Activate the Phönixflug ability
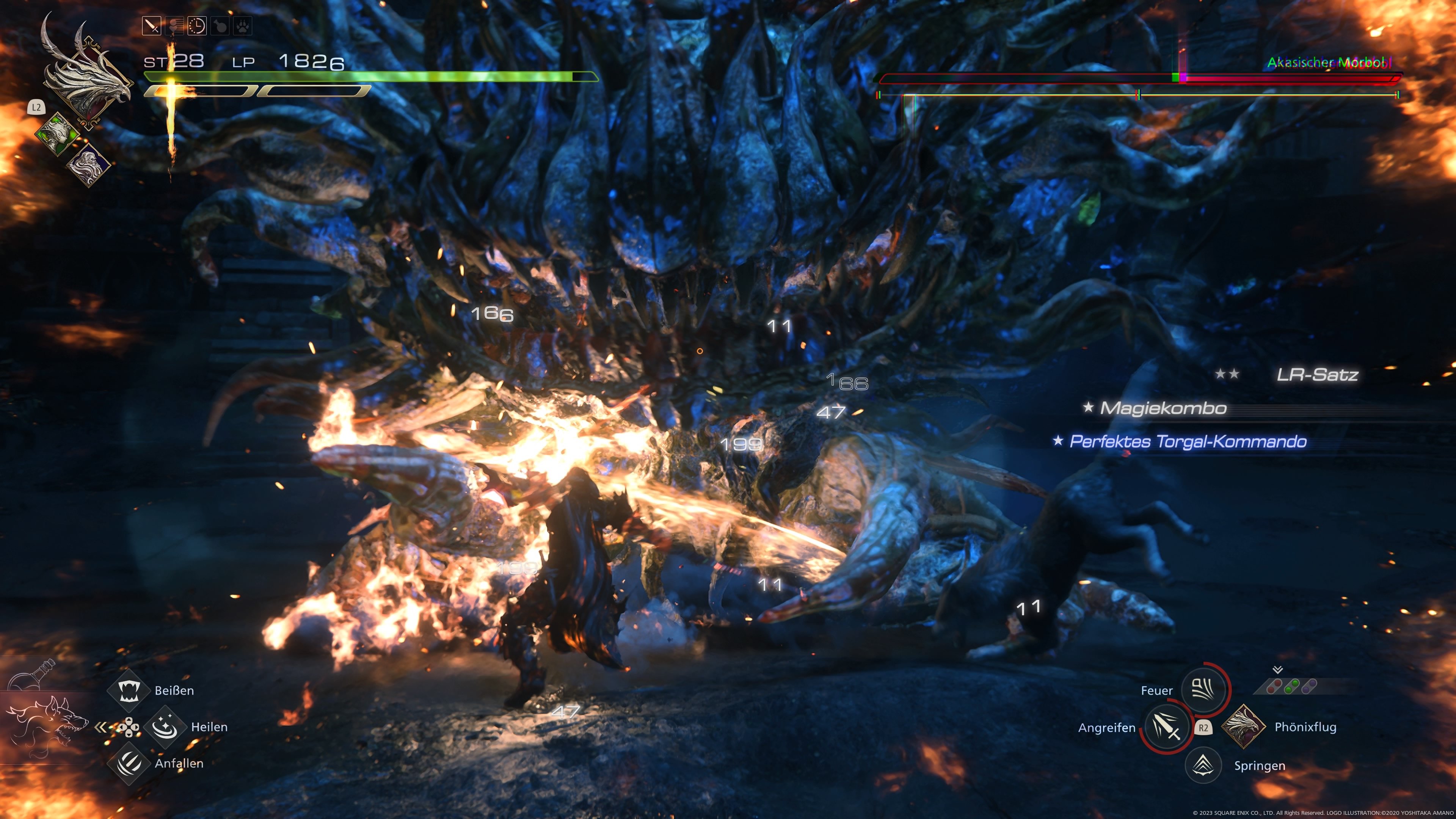 (1243, 727)
